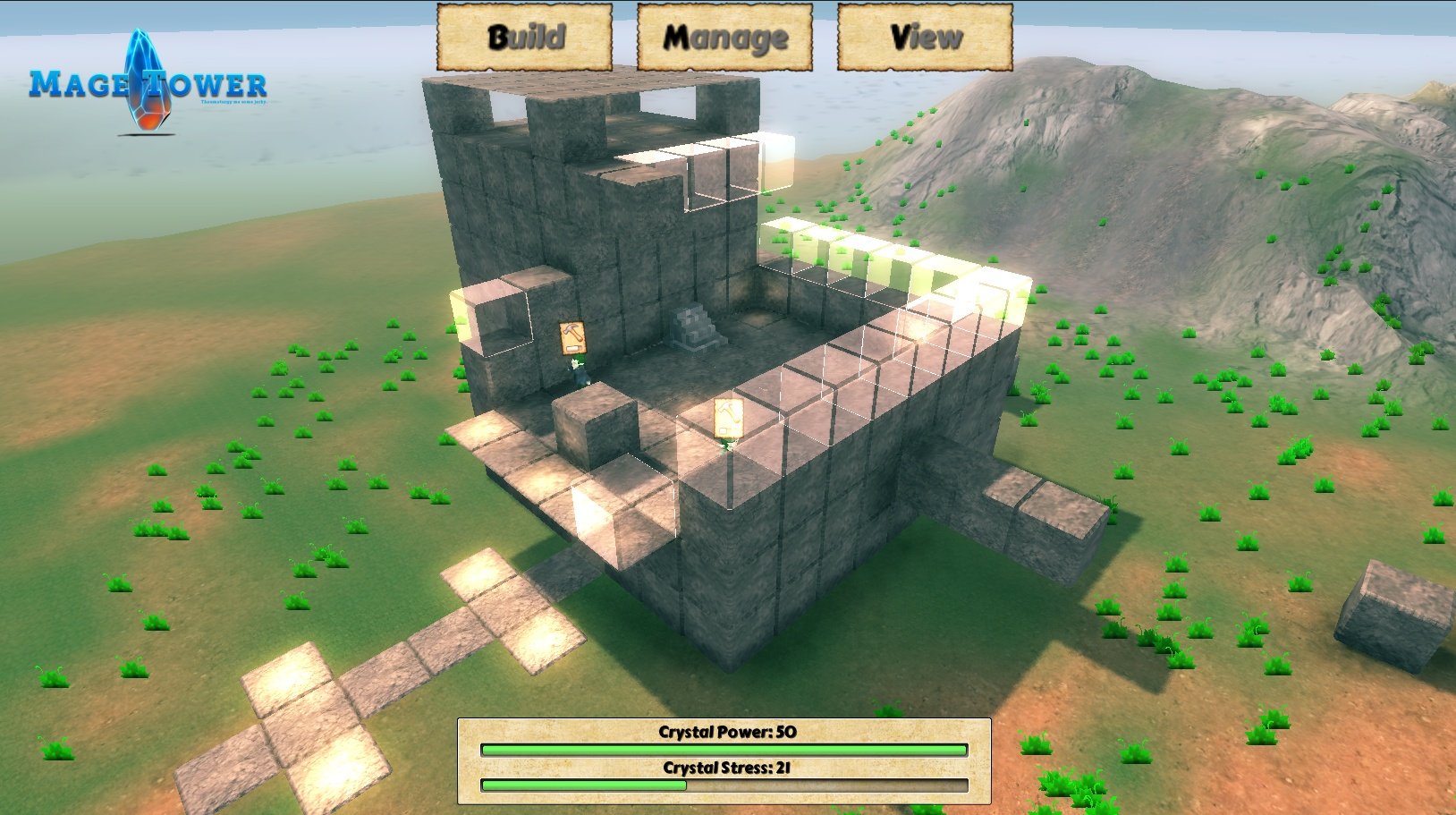Click the Crystal Power progress bar
Image resolution: width=1456 pixels, height=815 pixels.
tap(724, 748)
